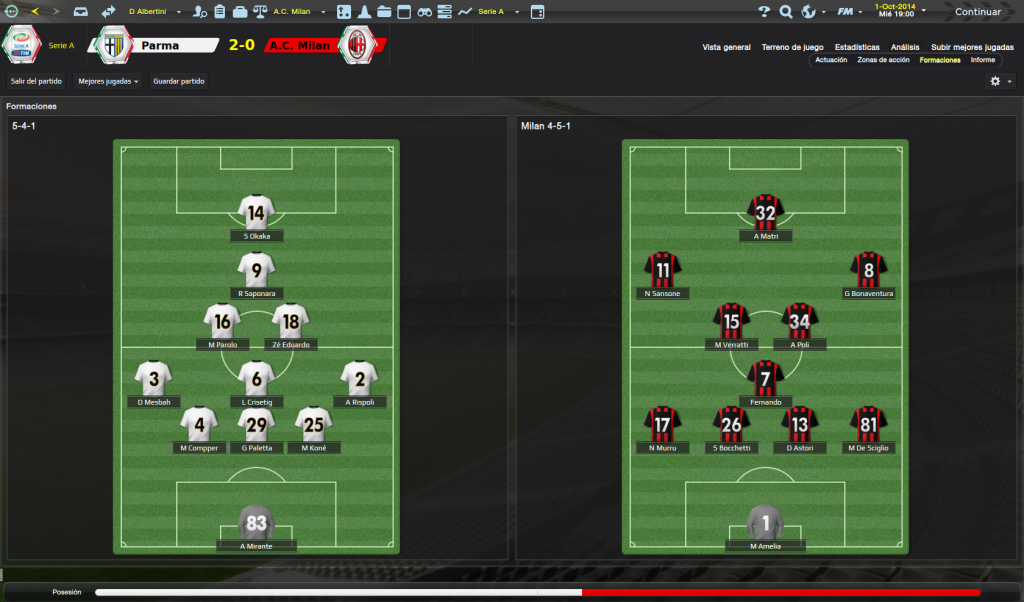Switch to the Actuación sub-tab

point(831,60)
